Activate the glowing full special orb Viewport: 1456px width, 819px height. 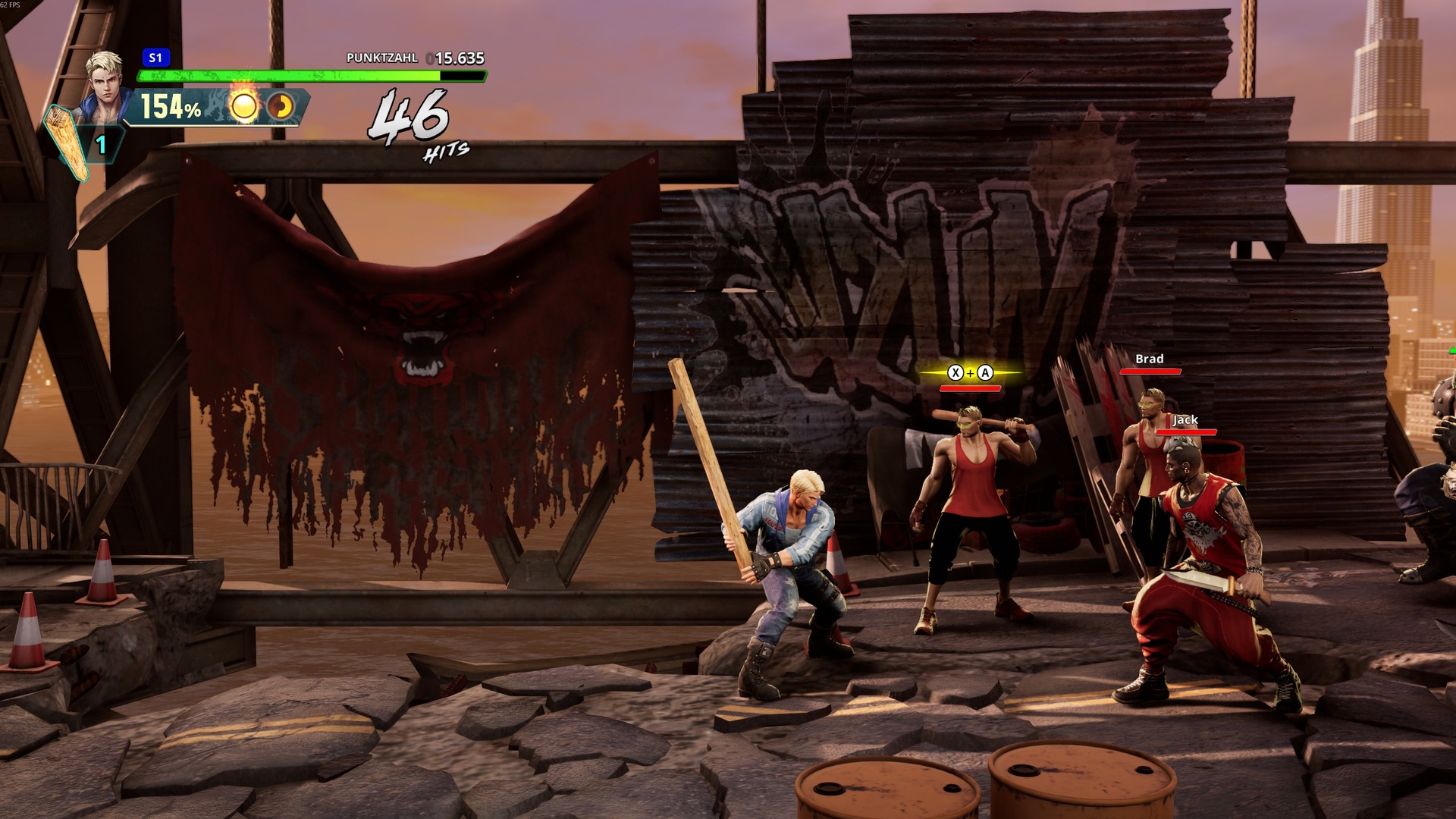(244, 107)
